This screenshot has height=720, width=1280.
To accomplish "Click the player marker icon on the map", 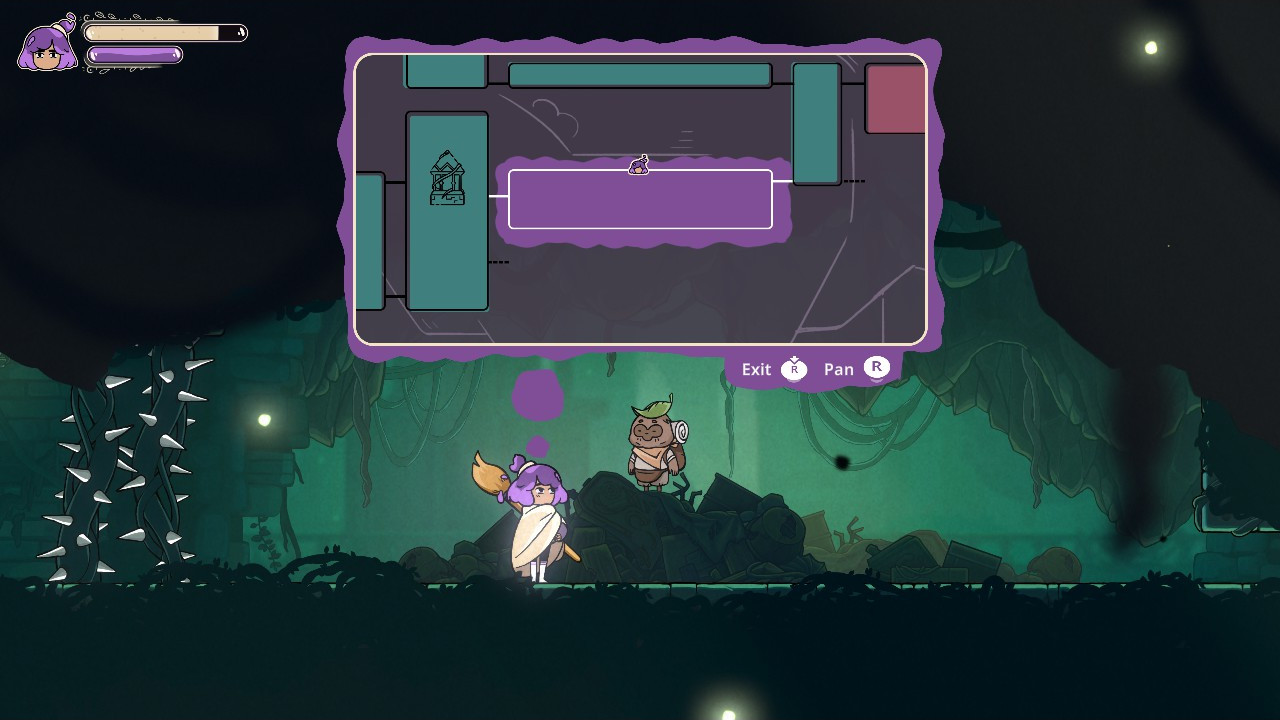I will click(640, 164).
